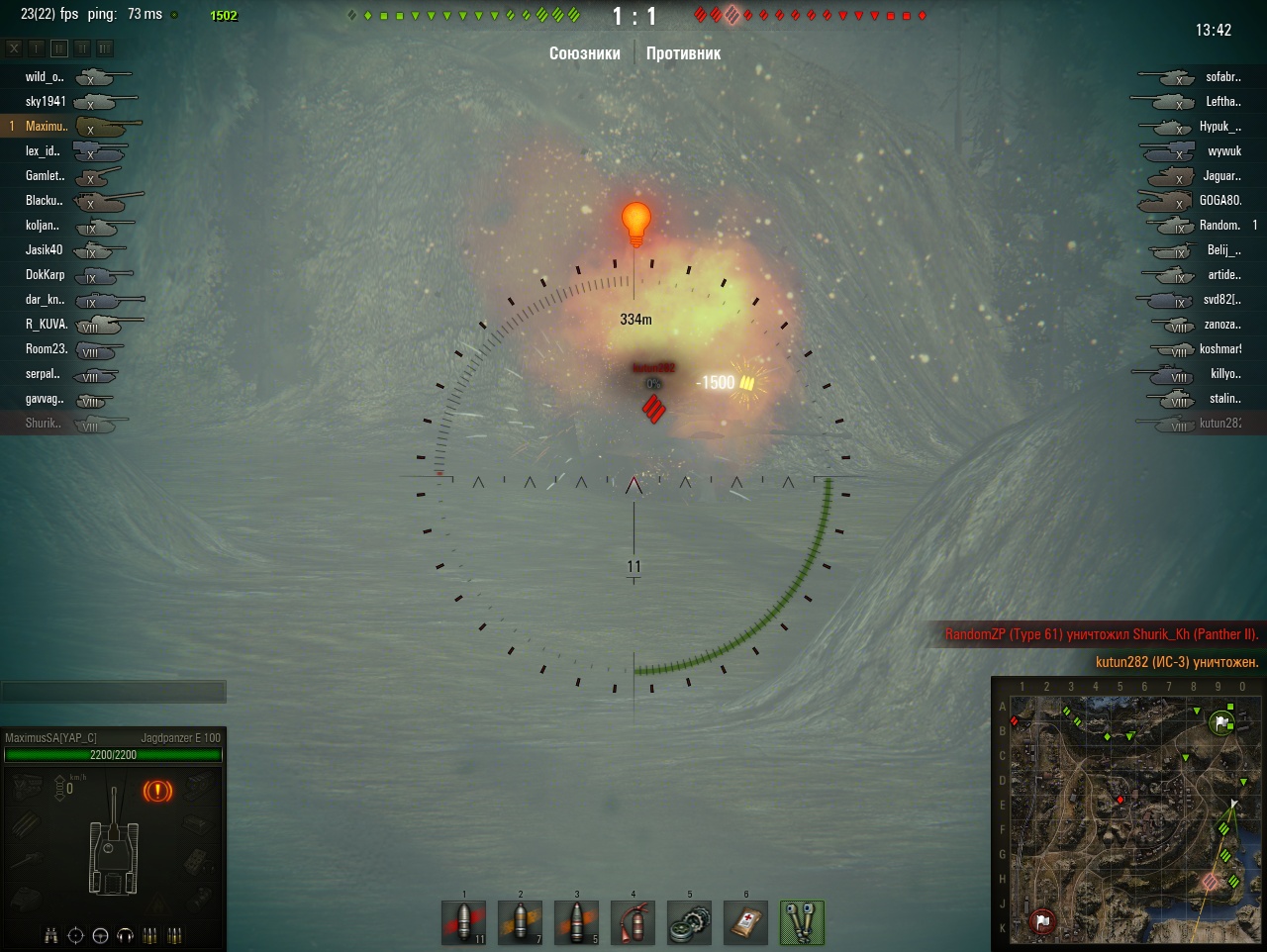Click the steering wheel crew icon
The height and width of the screenshot is (952, 1267).
tap(100, 935)
